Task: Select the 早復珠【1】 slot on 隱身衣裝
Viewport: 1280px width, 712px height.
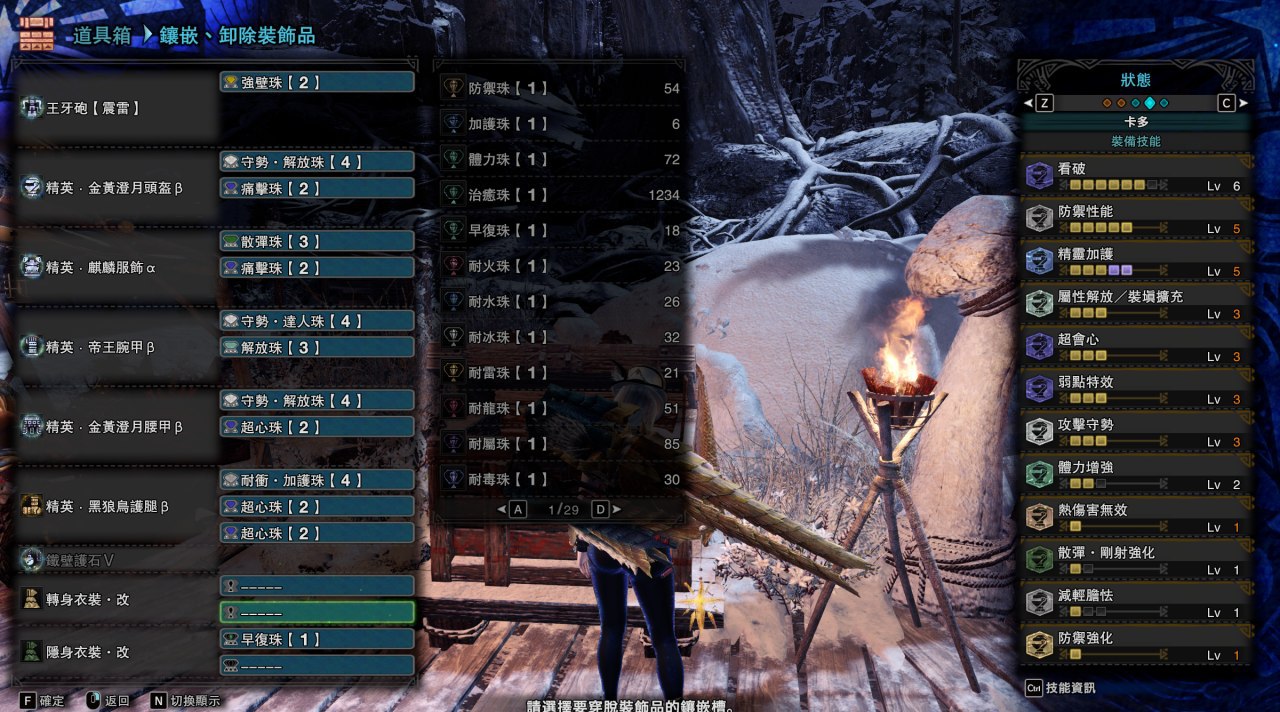Action: click(316, 639)
